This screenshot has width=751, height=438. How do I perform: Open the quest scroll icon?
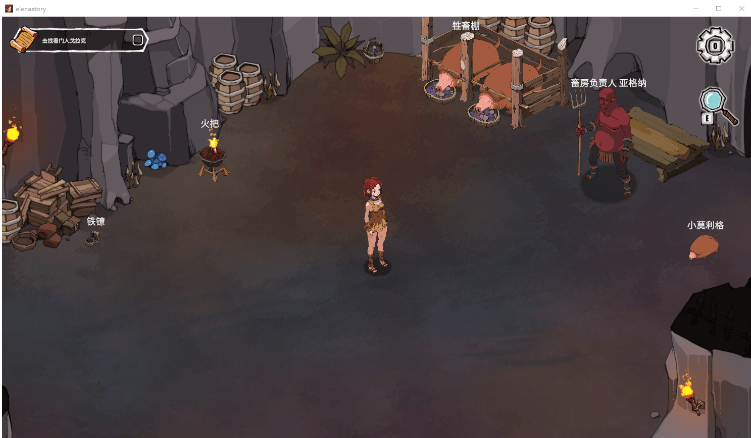(22, 39)
